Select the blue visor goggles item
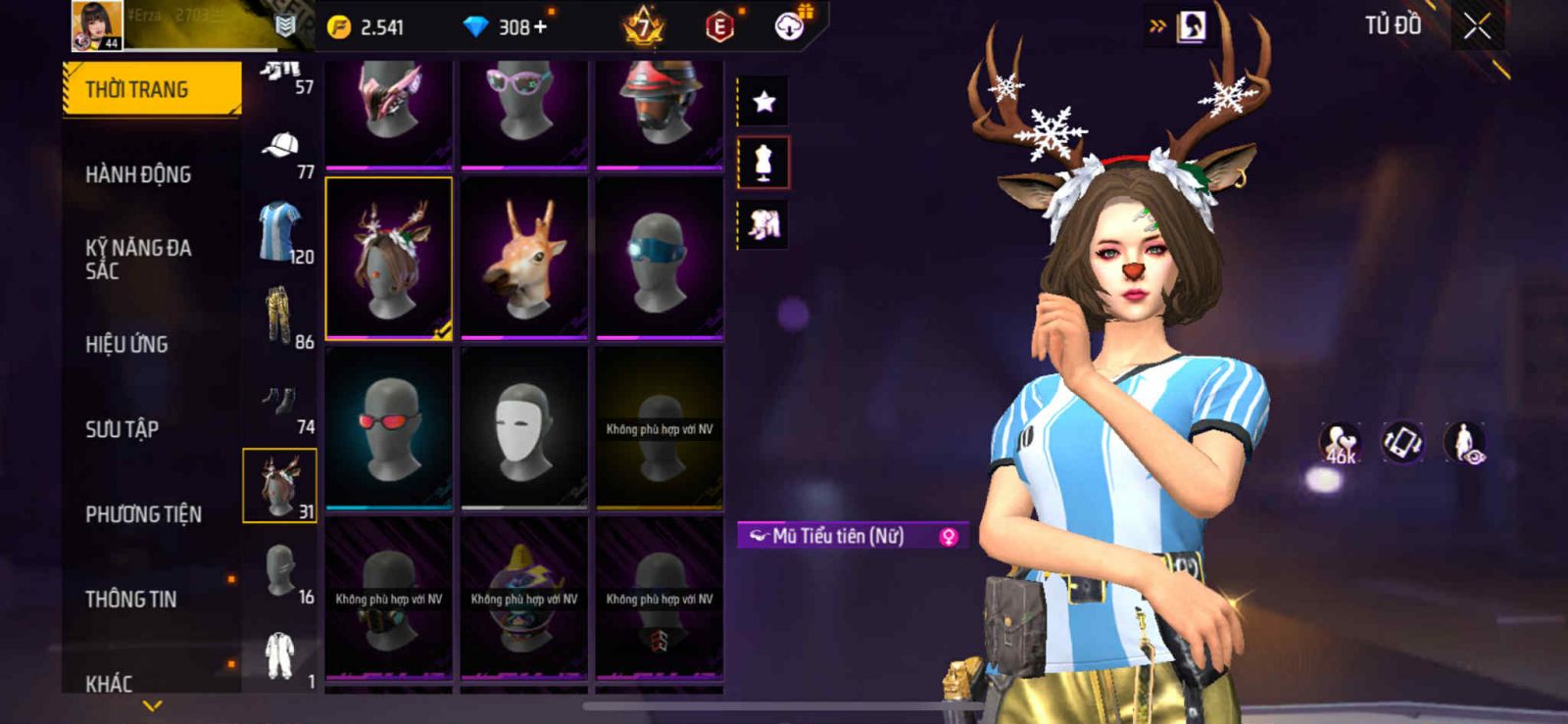Viewport: 1568px width, 724px height. click(660, 258)
